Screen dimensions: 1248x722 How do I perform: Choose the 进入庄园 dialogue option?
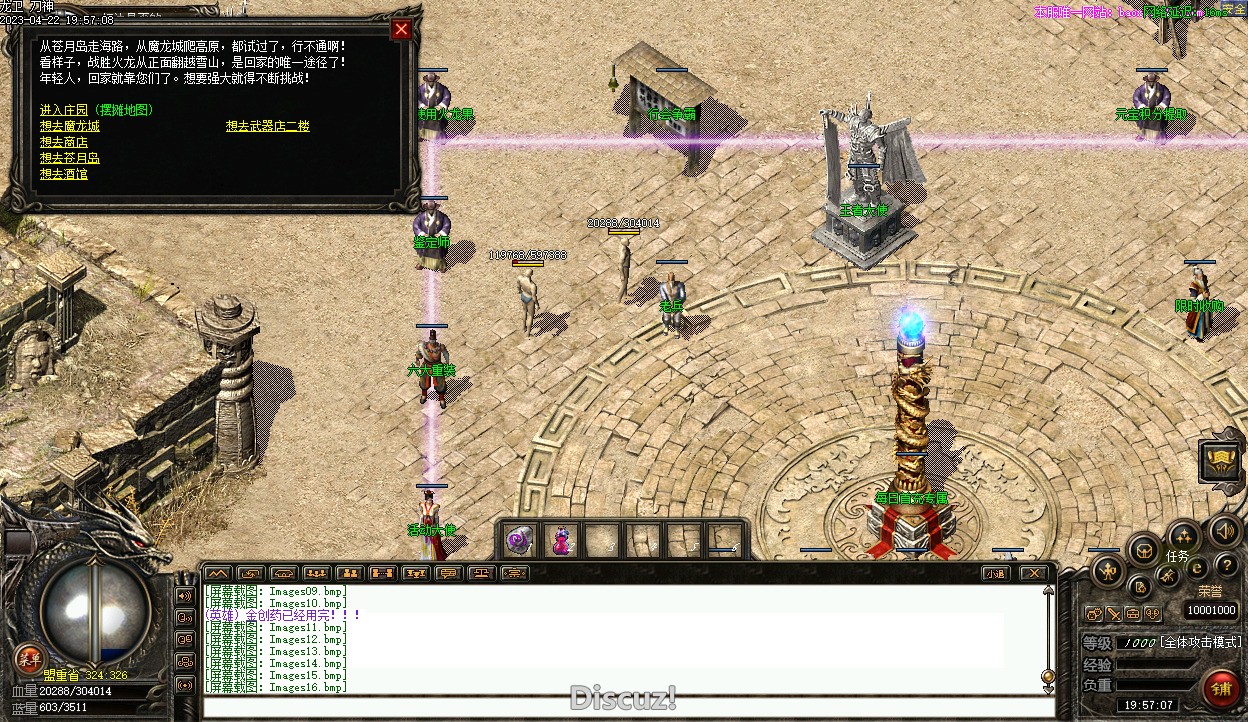(x=96, y=110)
